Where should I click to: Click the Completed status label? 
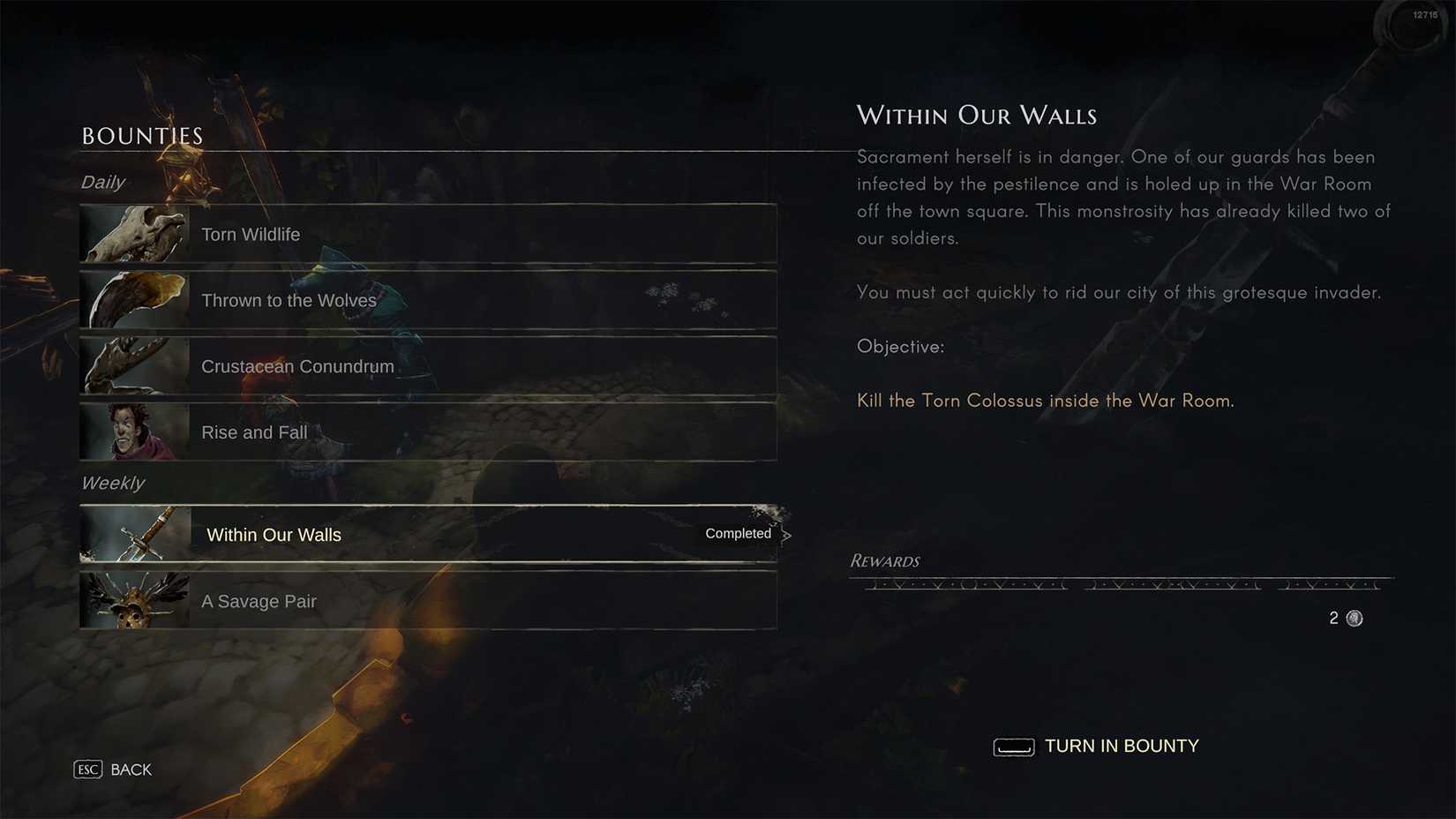click(x=738, y=533)
